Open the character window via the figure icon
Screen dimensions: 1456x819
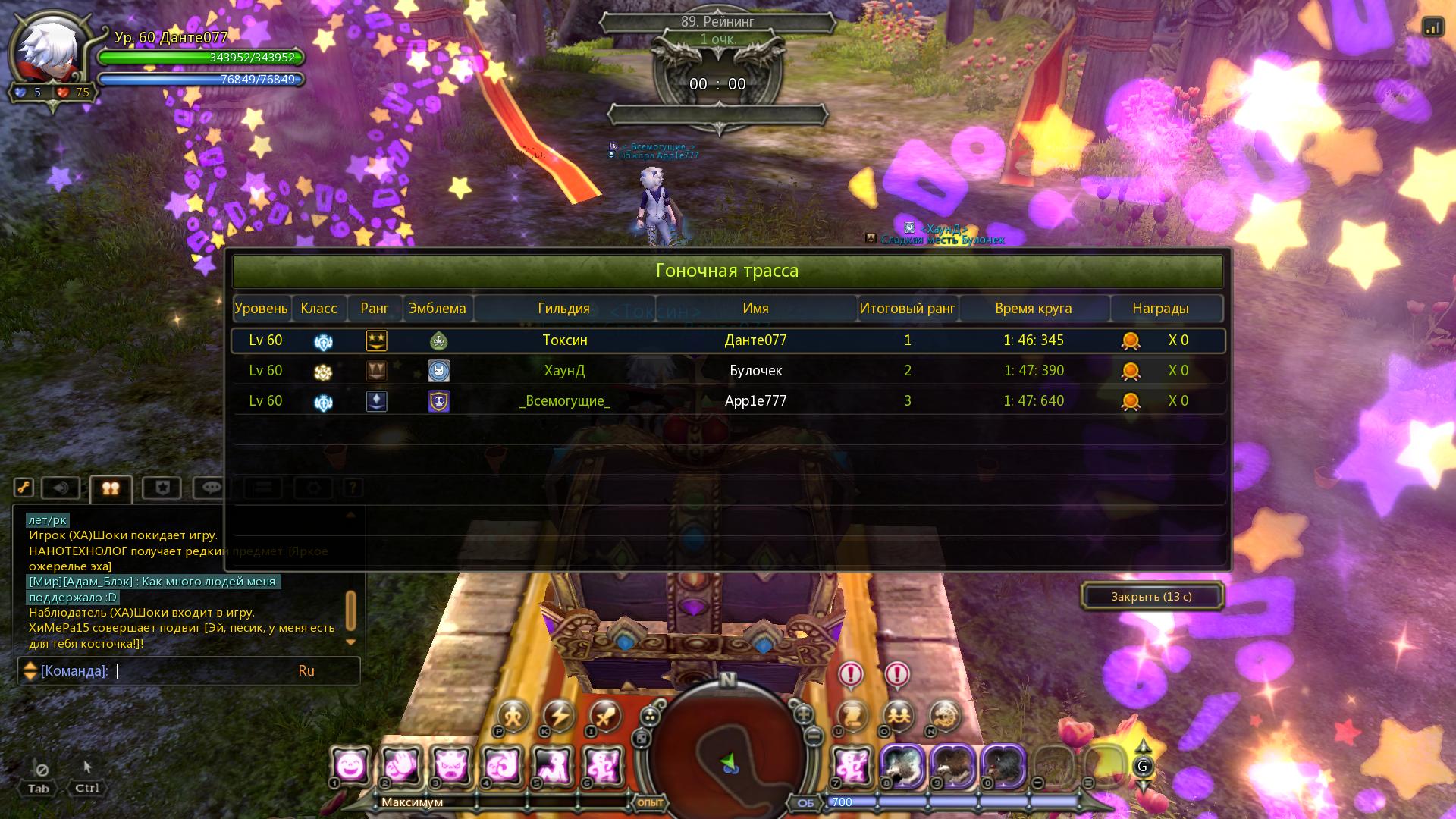pos(513,716)
